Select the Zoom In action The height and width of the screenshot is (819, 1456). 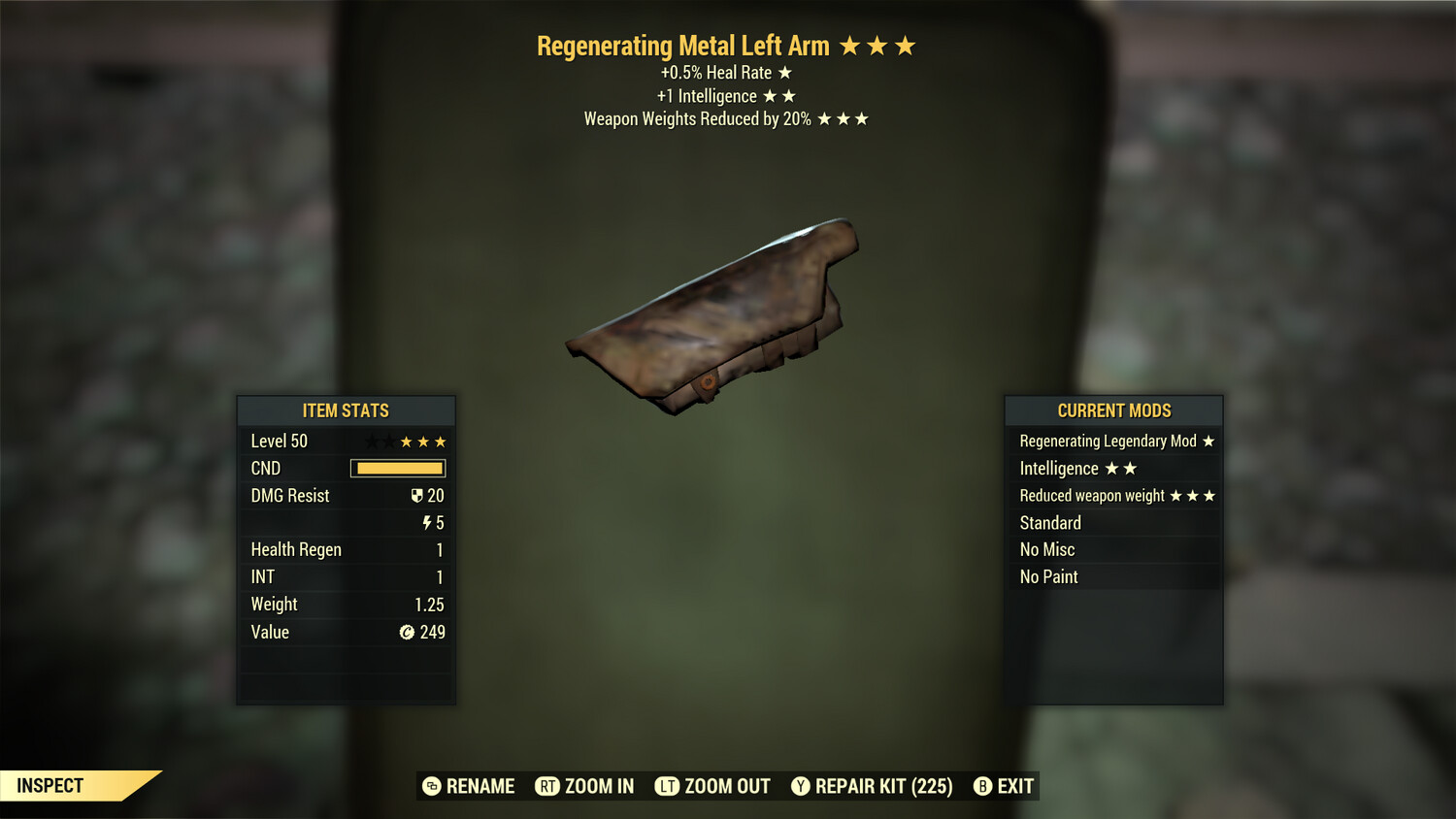585,786
